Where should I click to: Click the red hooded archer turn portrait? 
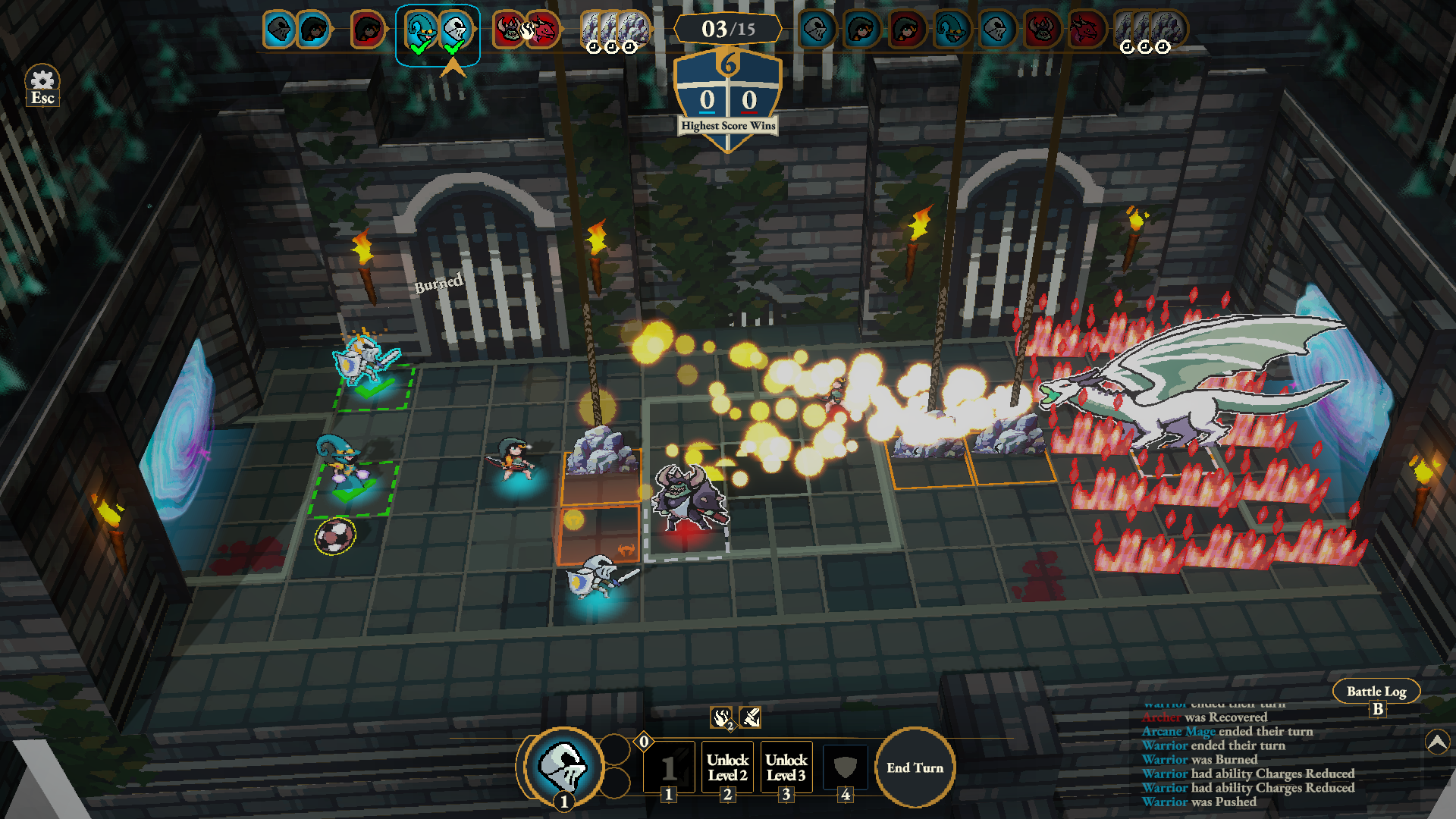tap(368, 30)
